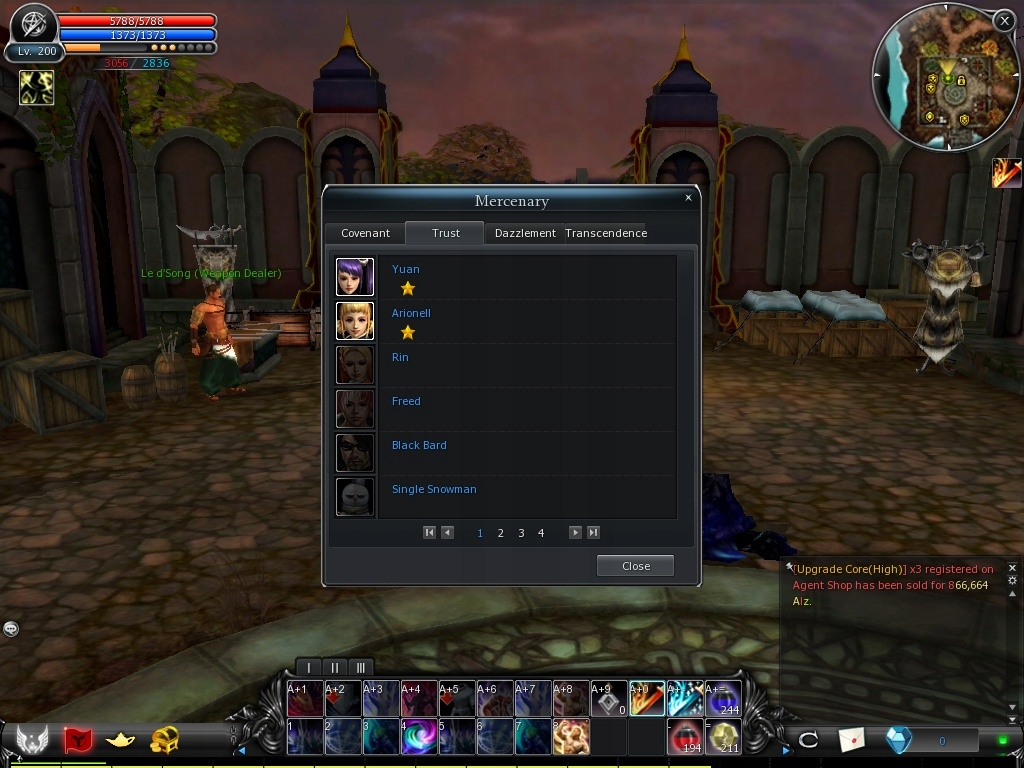Jump to the last mercenary page
1024x768 pixels.
point(593,533)
